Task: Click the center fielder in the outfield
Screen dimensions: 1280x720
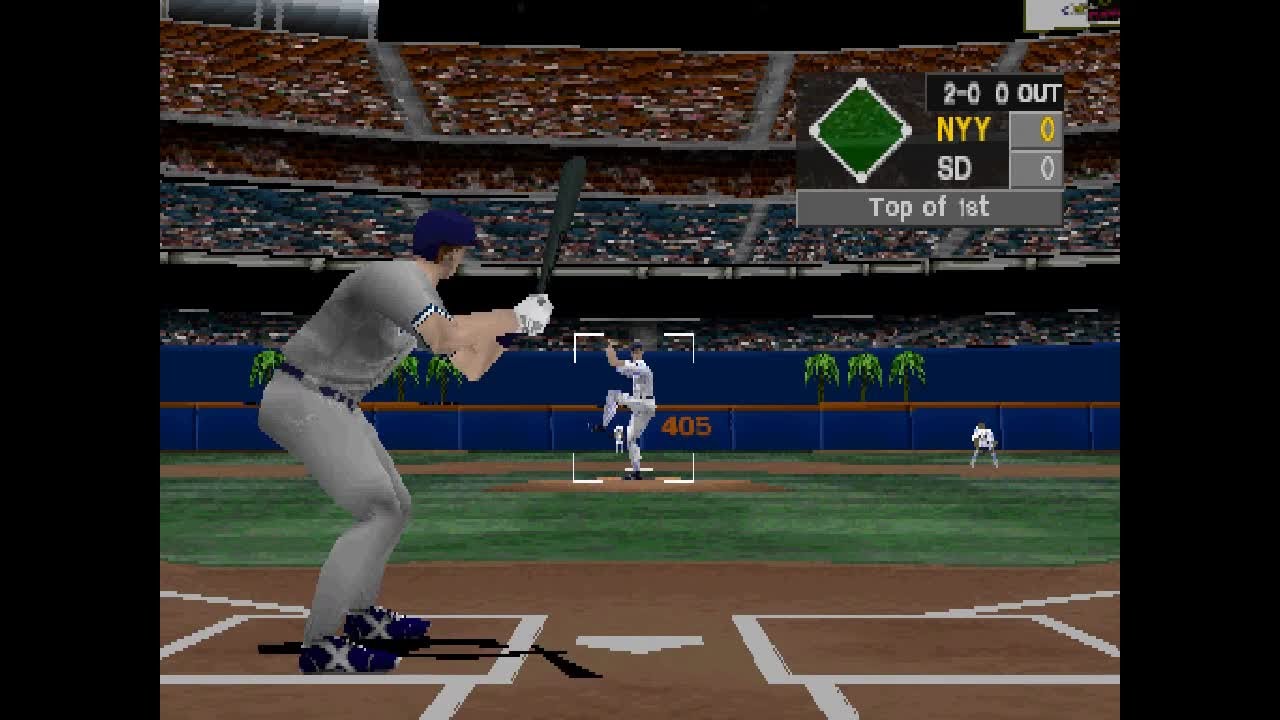Action: [x=983, y=440]
